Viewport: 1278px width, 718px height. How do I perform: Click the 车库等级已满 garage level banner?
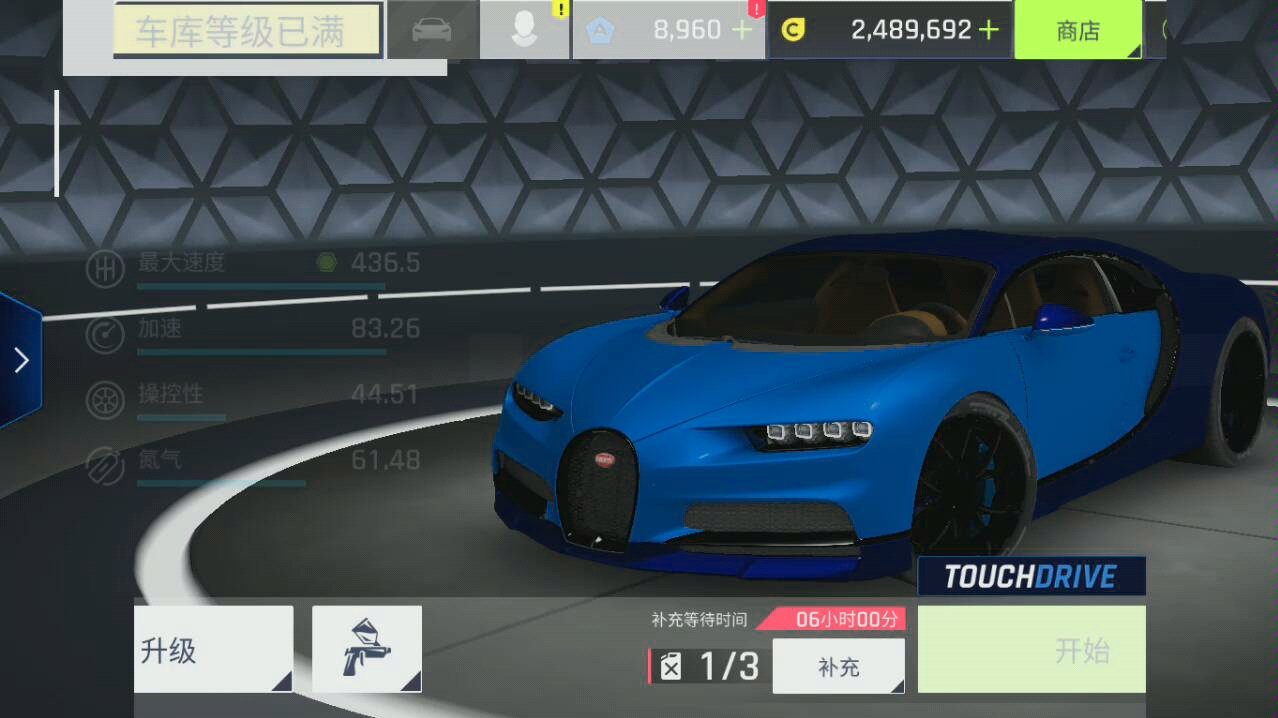[246, 30]
